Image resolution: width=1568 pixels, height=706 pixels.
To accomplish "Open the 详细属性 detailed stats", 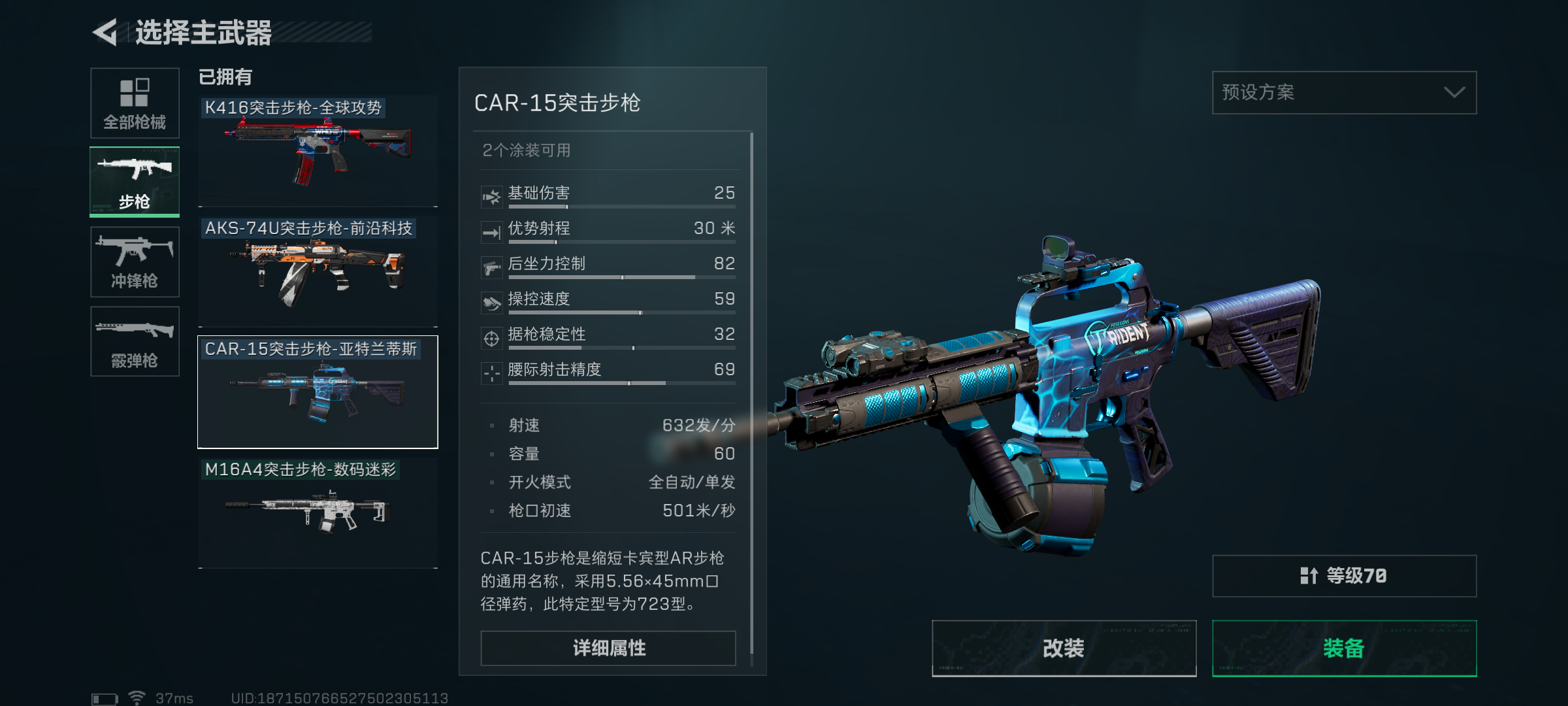I will point(608,648).
